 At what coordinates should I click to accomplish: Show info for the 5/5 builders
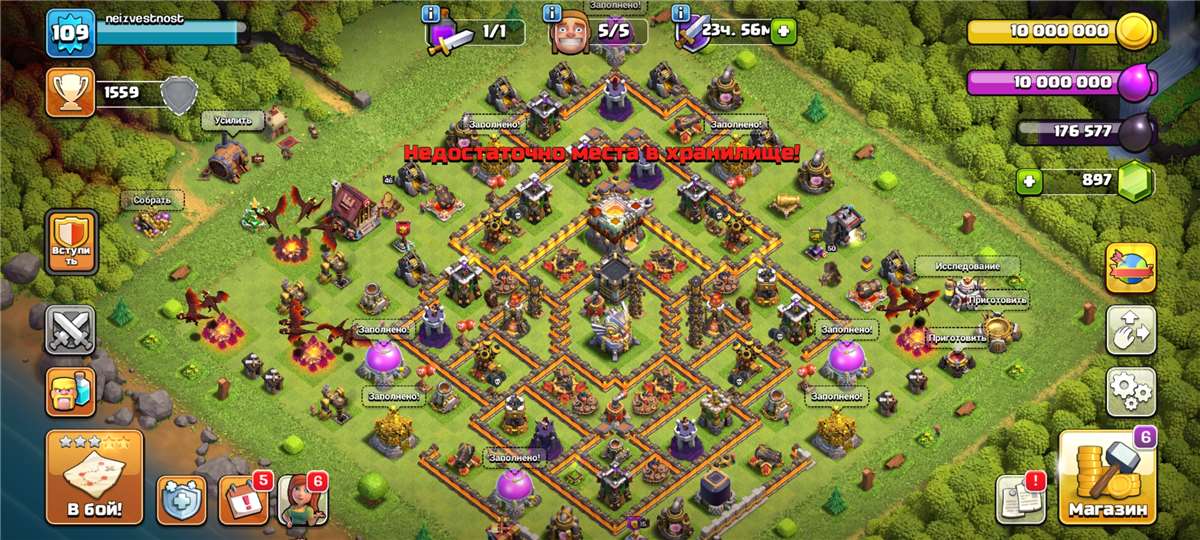tap(552, 14)
